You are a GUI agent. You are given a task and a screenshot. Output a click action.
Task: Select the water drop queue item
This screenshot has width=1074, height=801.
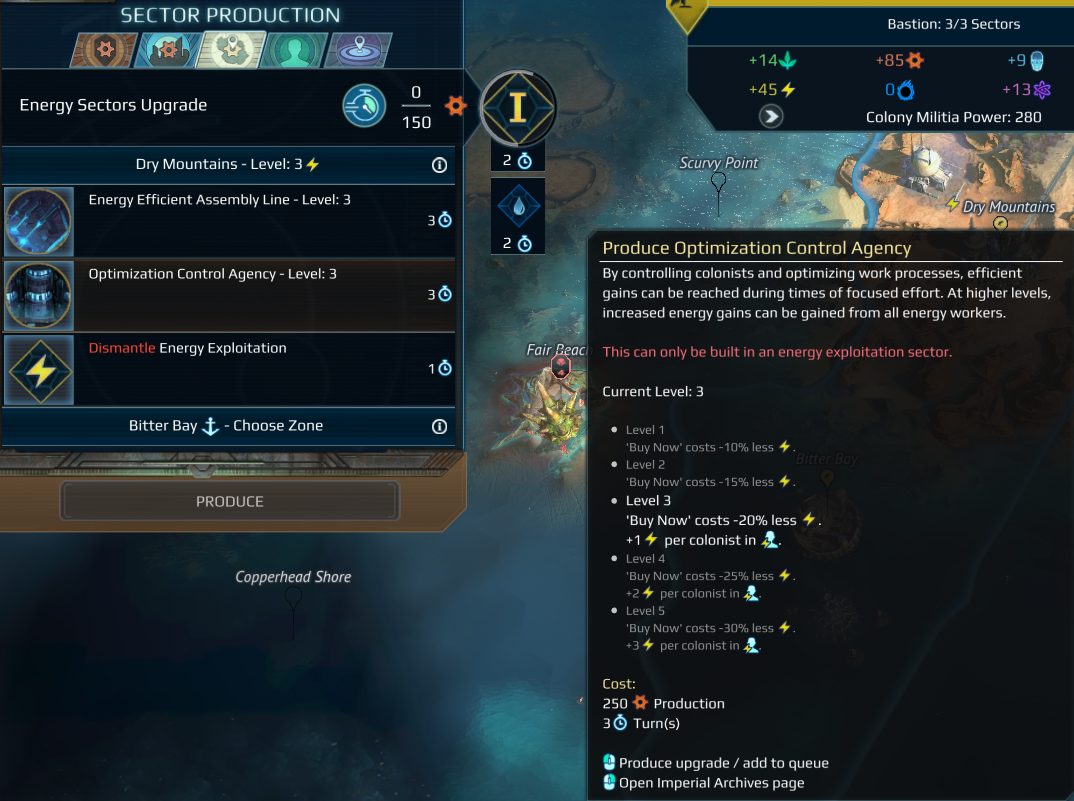pyautogui.click(x=517, y=207)
